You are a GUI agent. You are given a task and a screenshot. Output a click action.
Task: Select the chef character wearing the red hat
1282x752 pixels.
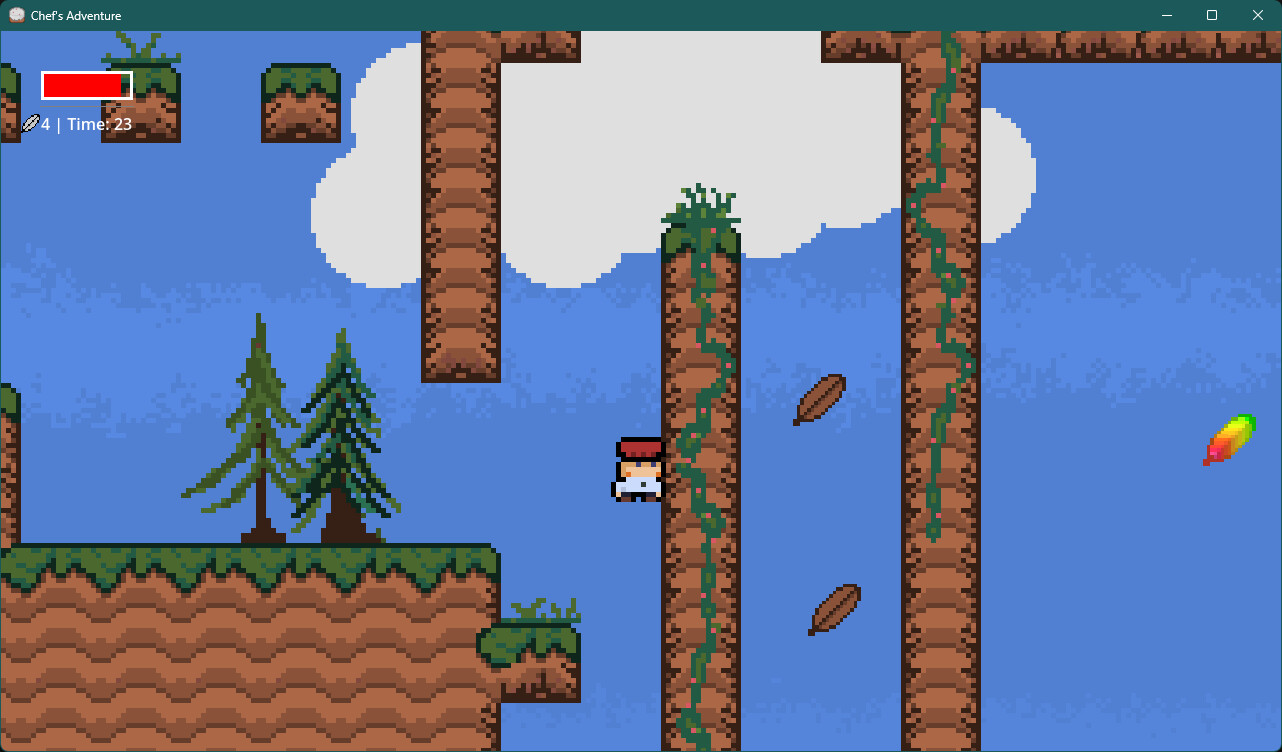tap(637, 470)
